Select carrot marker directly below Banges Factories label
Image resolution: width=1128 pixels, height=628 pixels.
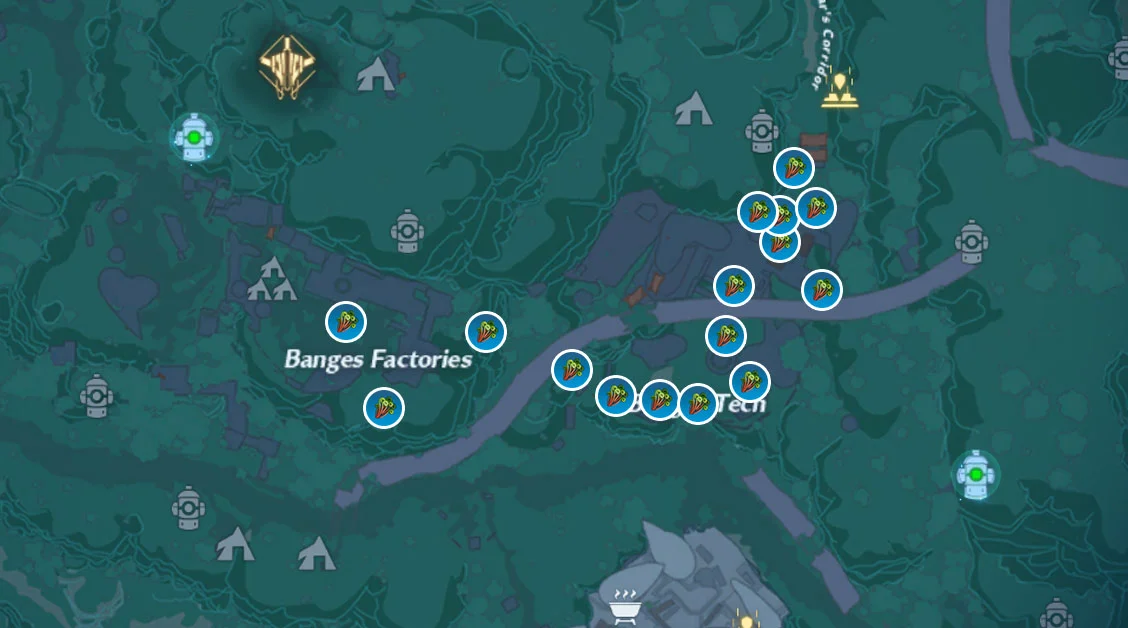click(x=383, y=408)
